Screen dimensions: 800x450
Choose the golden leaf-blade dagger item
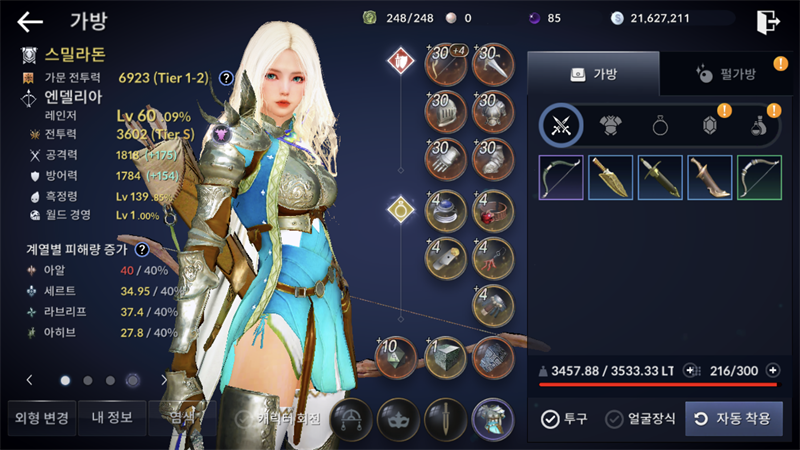click(610, 177)
